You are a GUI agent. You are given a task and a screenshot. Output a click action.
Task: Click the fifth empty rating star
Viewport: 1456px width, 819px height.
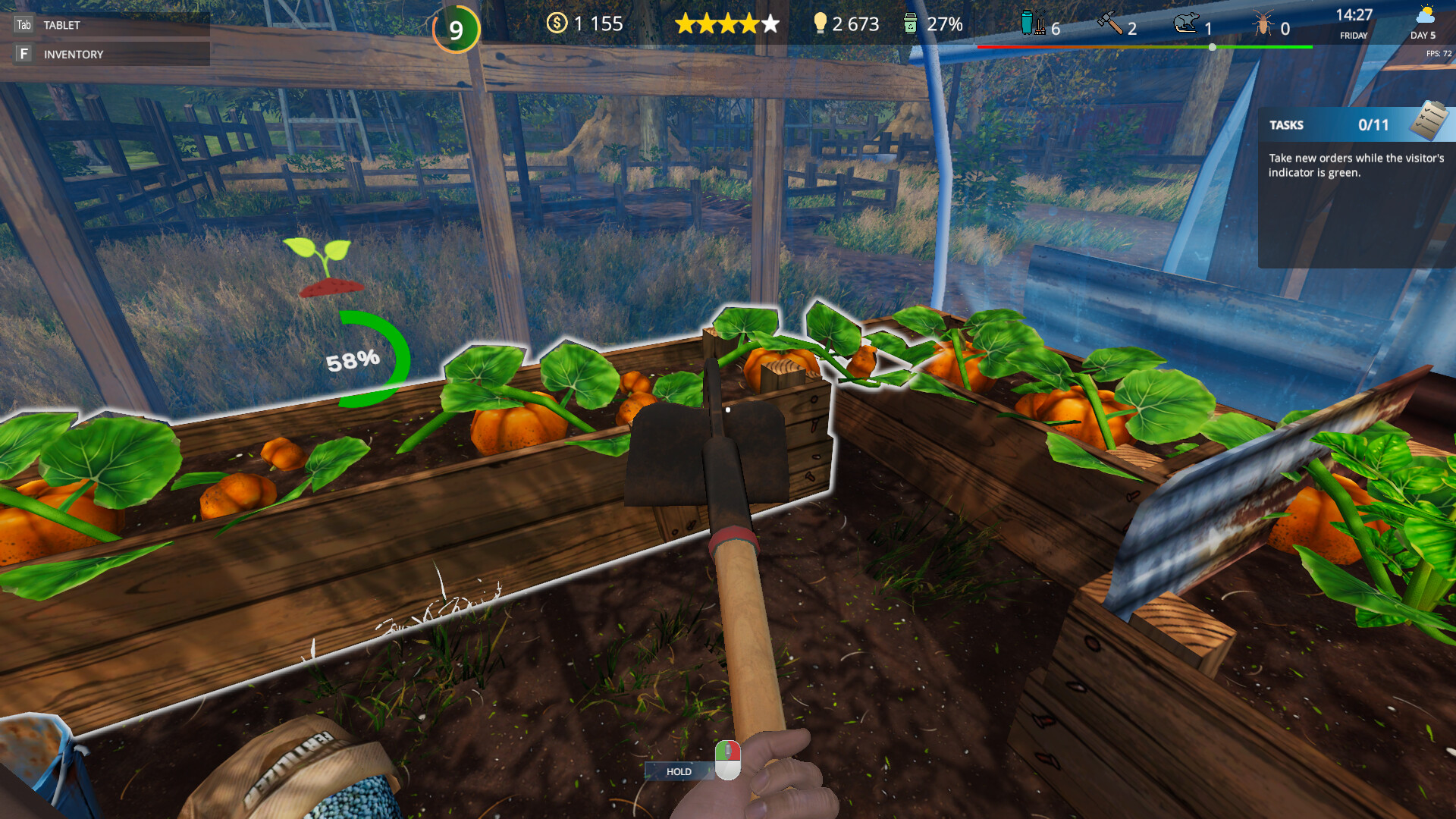click(770, 24)
